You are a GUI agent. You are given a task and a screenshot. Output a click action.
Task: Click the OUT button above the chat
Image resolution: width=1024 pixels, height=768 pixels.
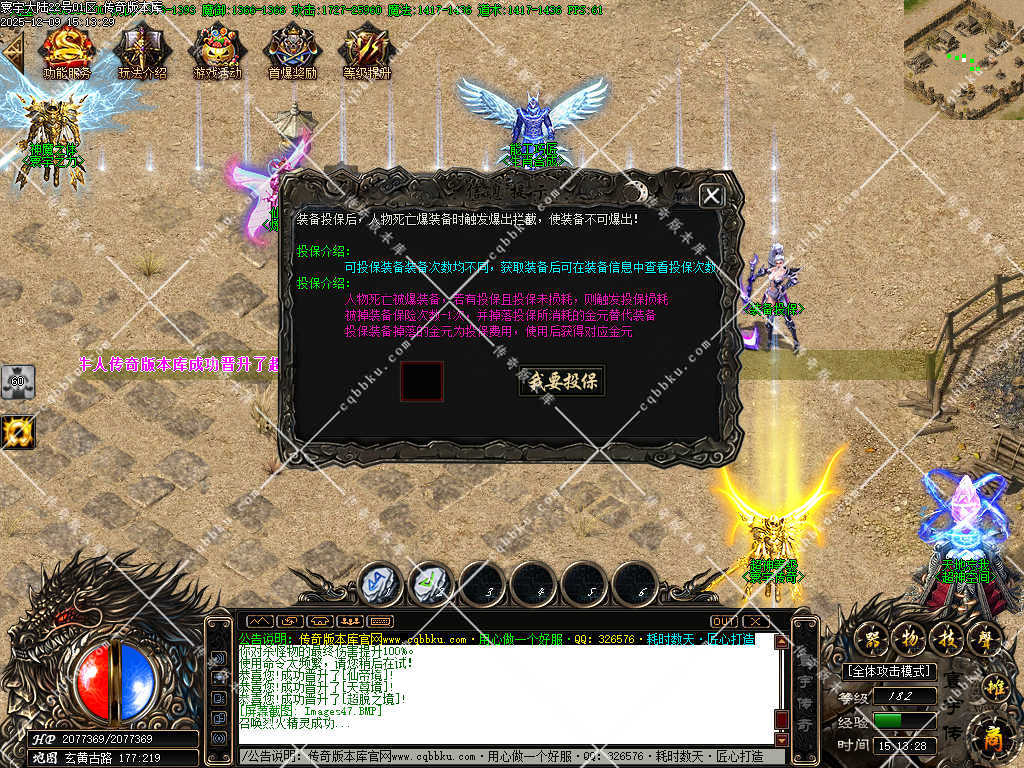coord(724,621)
